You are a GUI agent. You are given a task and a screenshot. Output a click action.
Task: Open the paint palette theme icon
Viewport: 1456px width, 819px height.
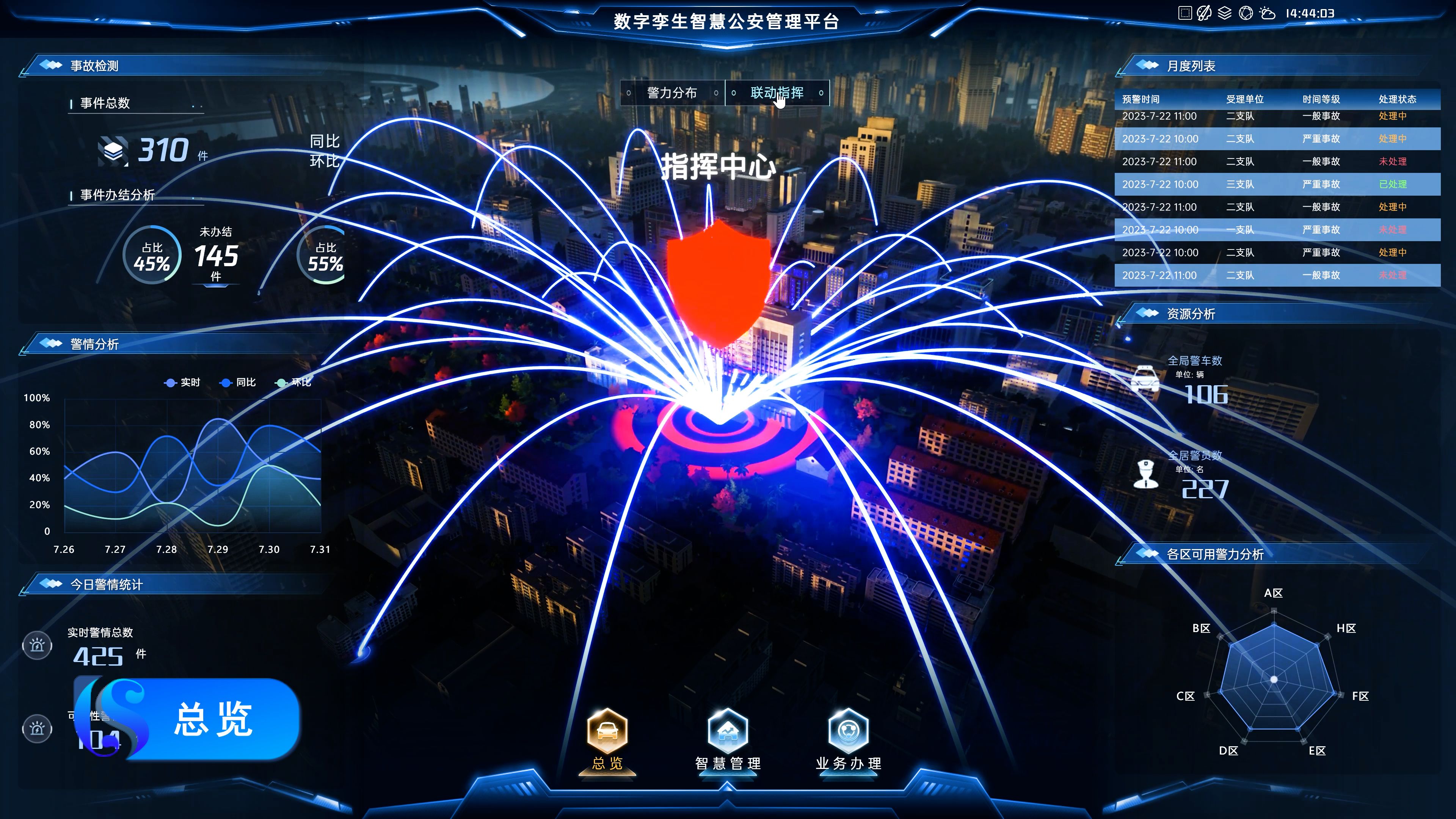1204,13
